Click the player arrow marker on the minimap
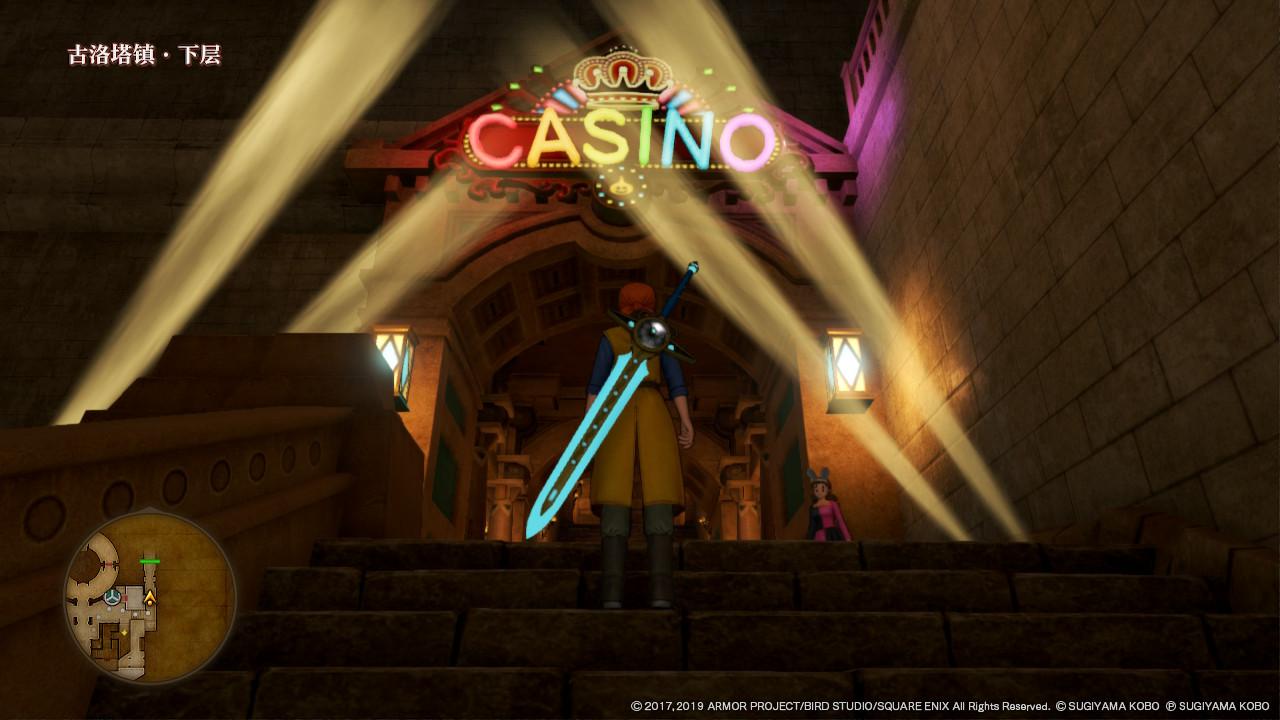Image resolution: width=1280 pixels, height=720 pixels. (x=150, y=597)
